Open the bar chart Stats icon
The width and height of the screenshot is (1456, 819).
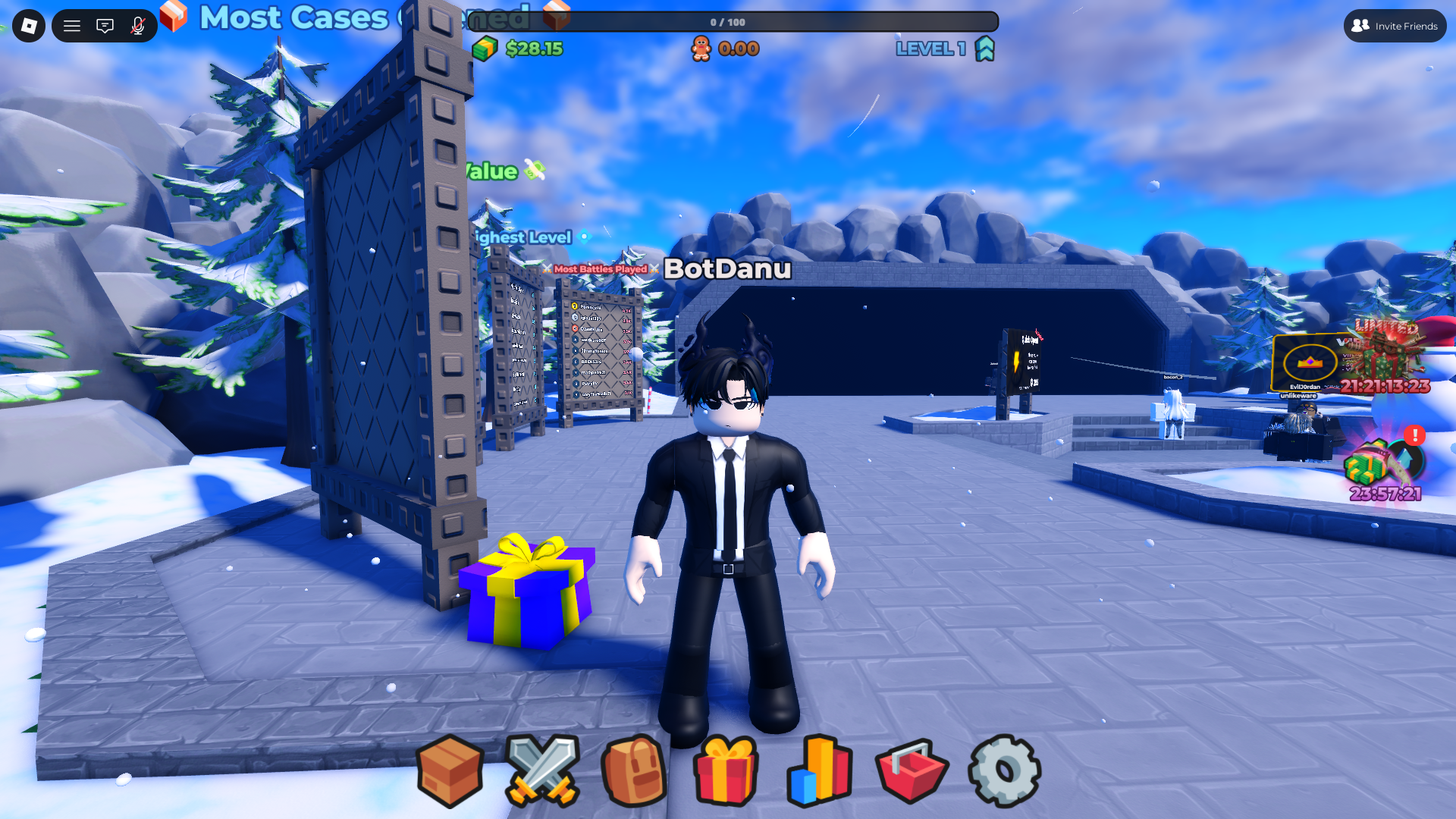click(821, 770)
